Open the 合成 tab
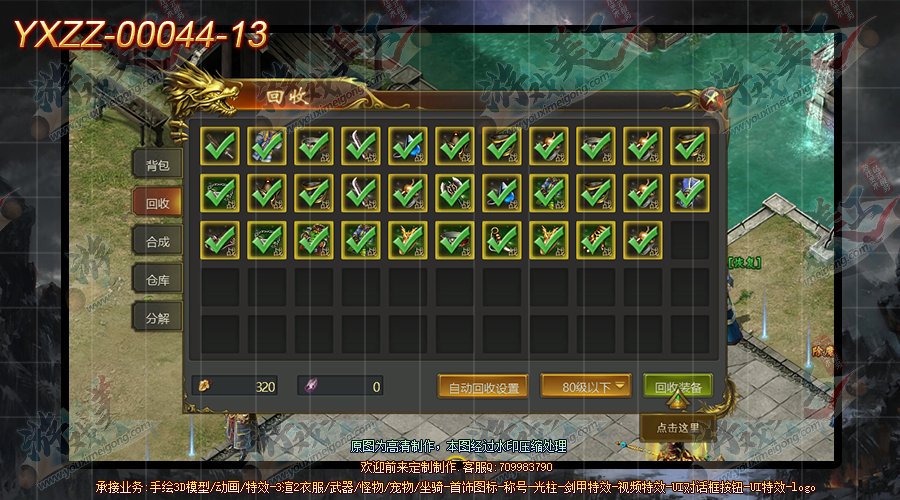 pos(157,241)
